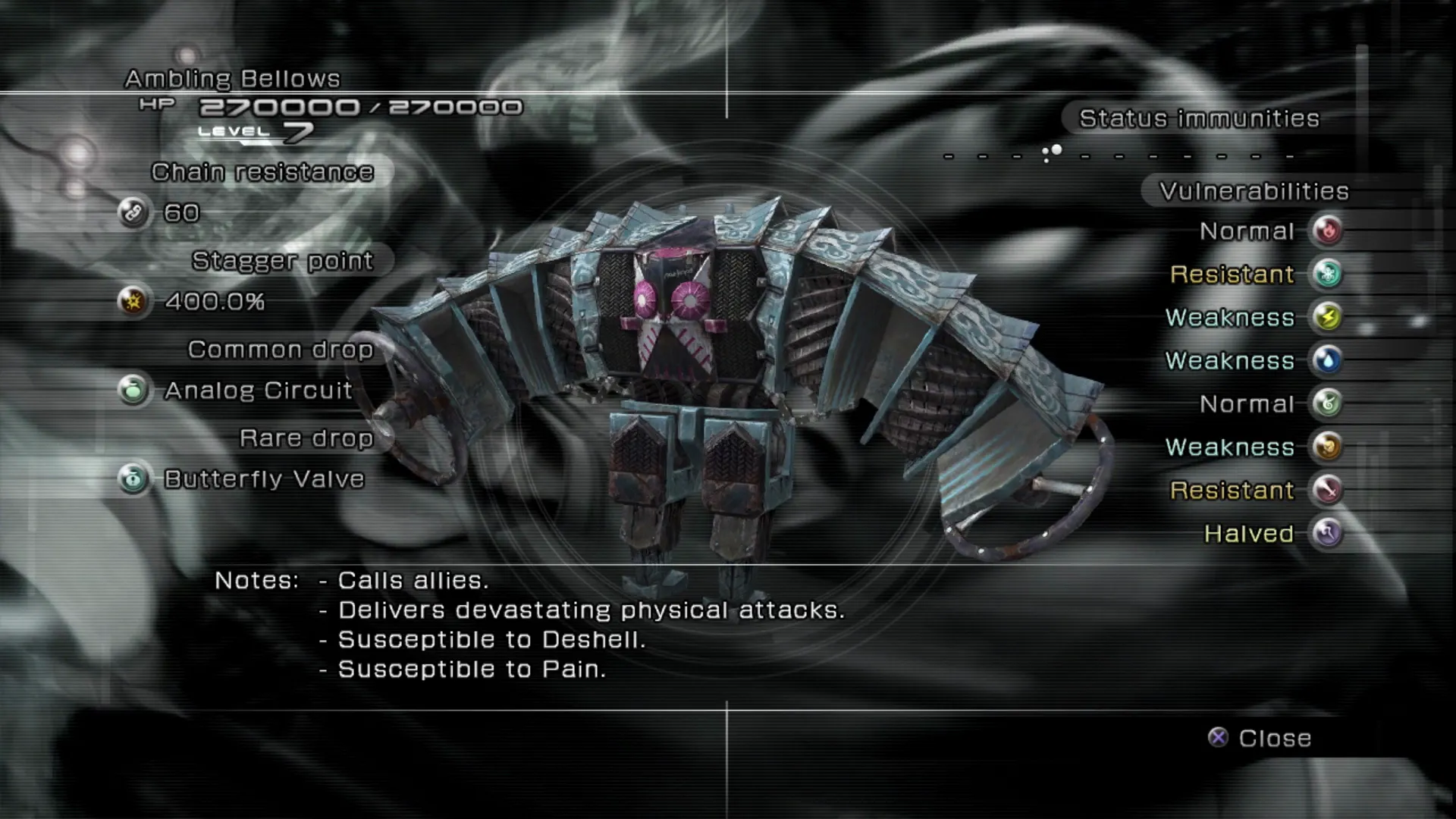Screen dimensions: 1456x819
Task: Click the chain resistance link icon
Action: (133, 213)
